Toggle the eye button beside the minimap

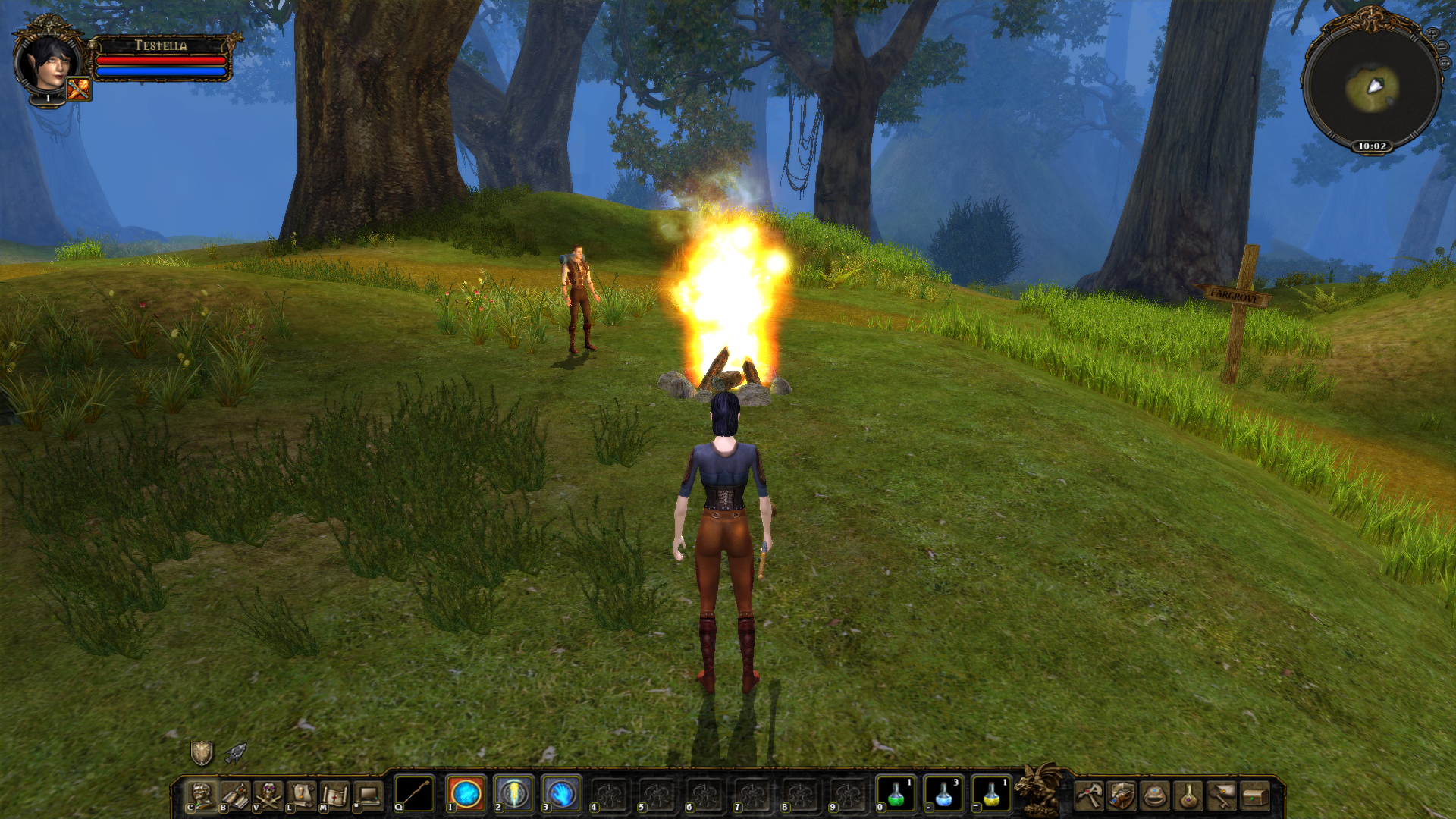point(1444,63)
